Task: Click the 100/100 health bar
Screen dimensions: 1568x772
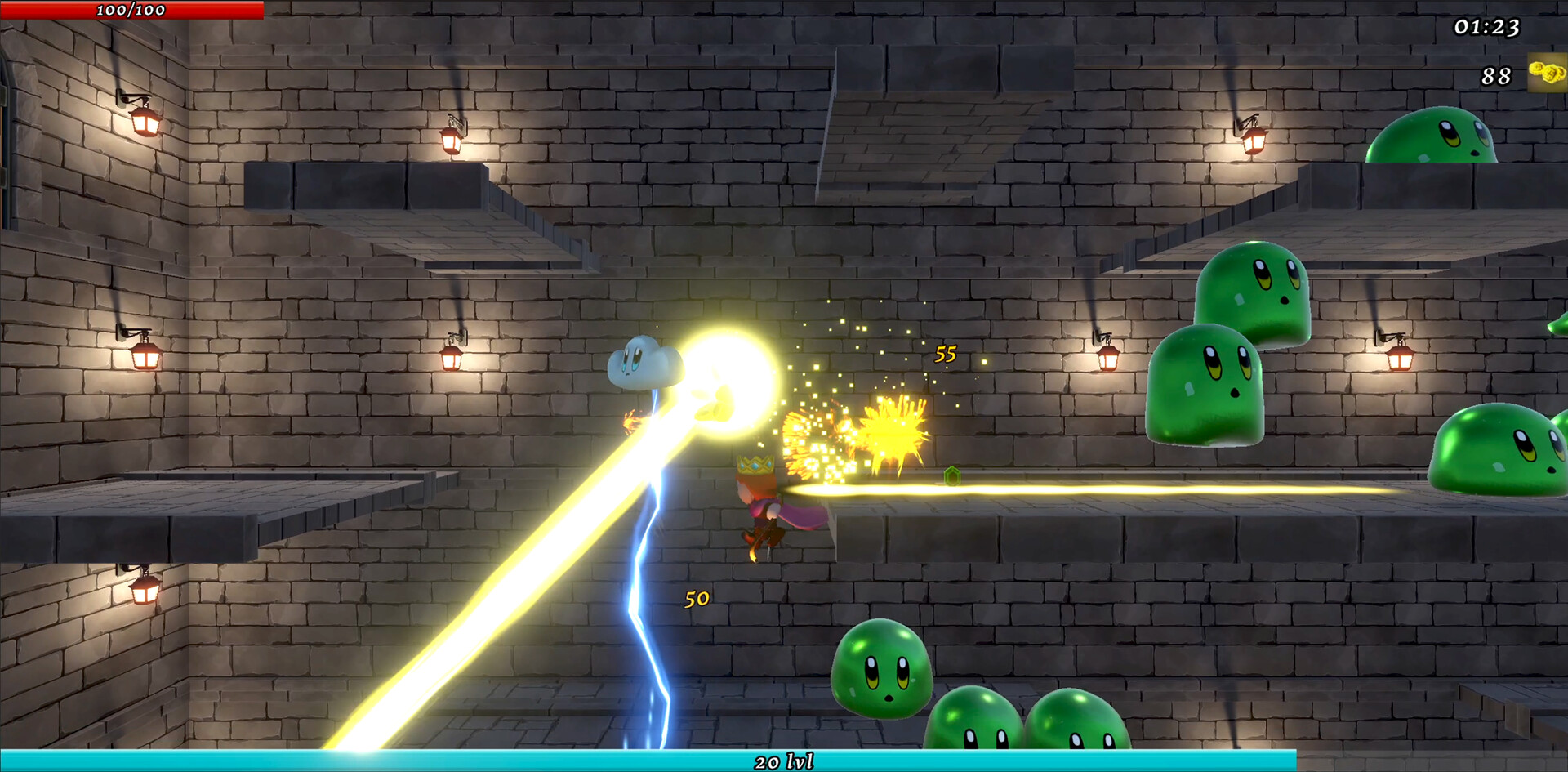Action: [131, 11]
